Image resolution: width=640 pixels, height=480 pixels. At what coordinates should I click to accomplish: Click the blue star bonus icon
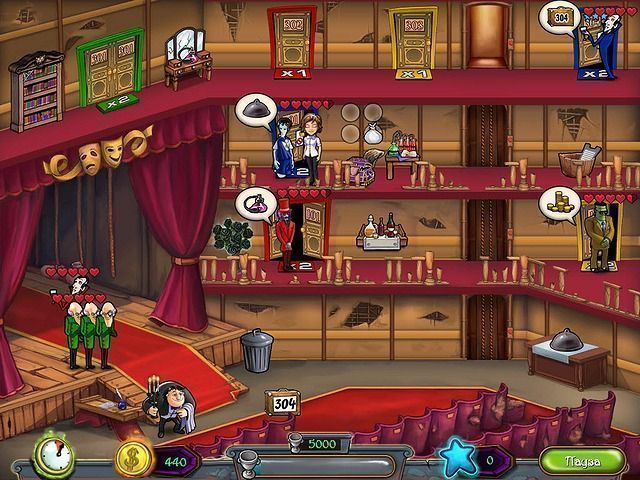pos(459,460)
